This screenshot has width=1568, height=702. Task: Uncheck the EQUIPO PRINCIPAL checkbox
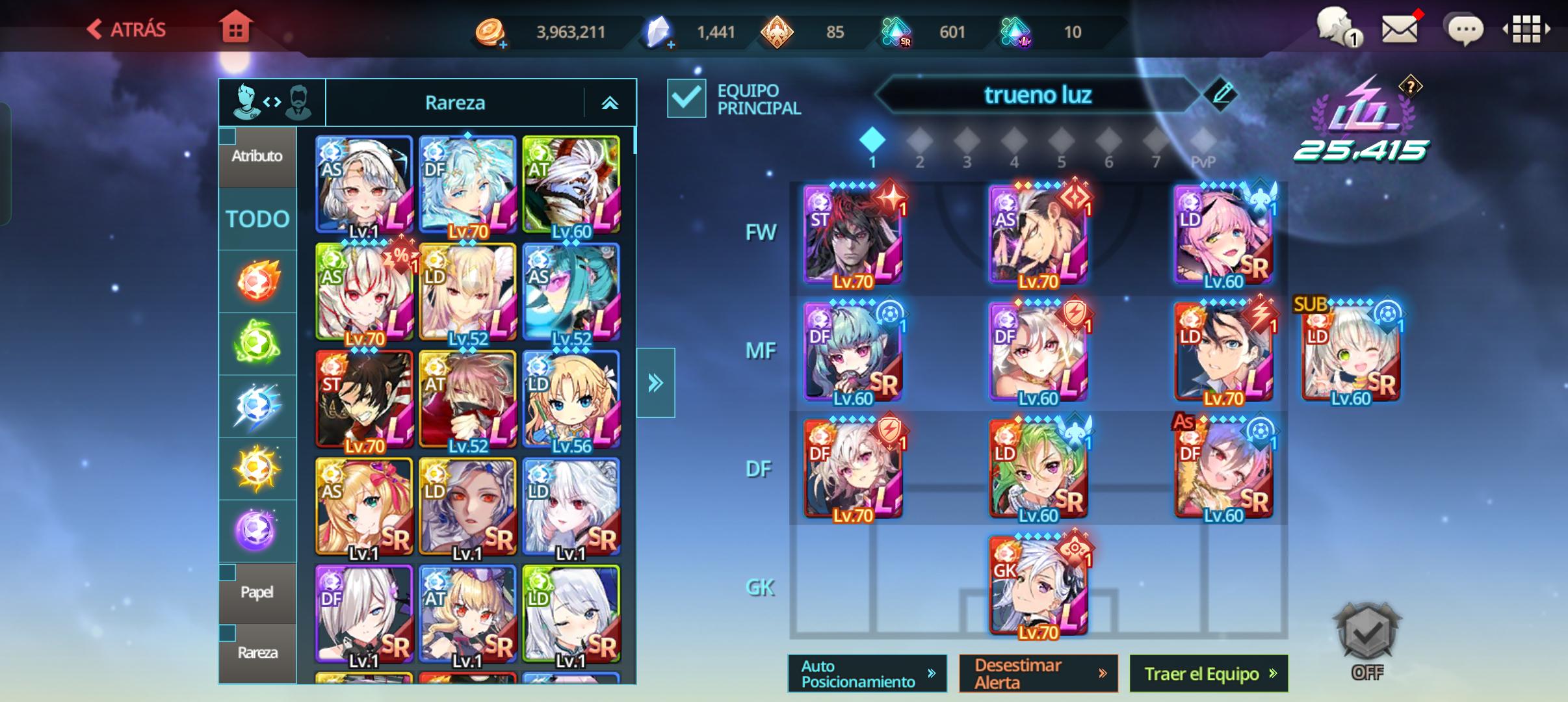tap(686, 98)
